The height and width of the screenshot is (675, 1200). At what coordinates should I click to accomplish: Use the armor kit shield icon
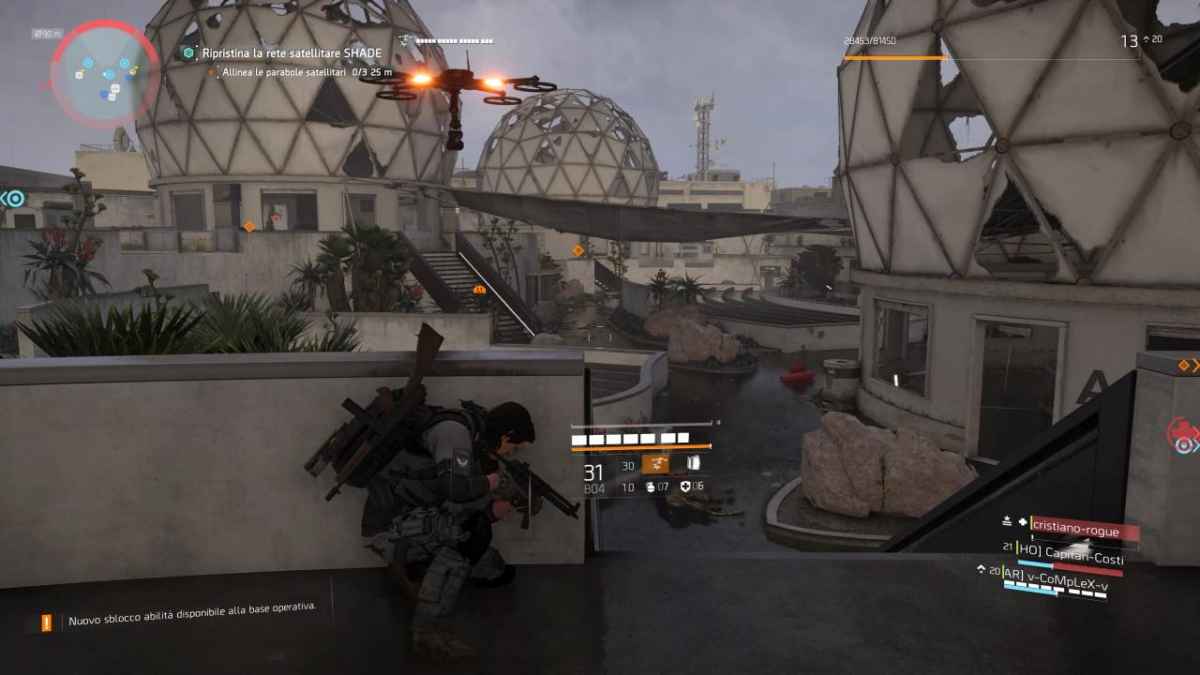(x=685, y=487)
